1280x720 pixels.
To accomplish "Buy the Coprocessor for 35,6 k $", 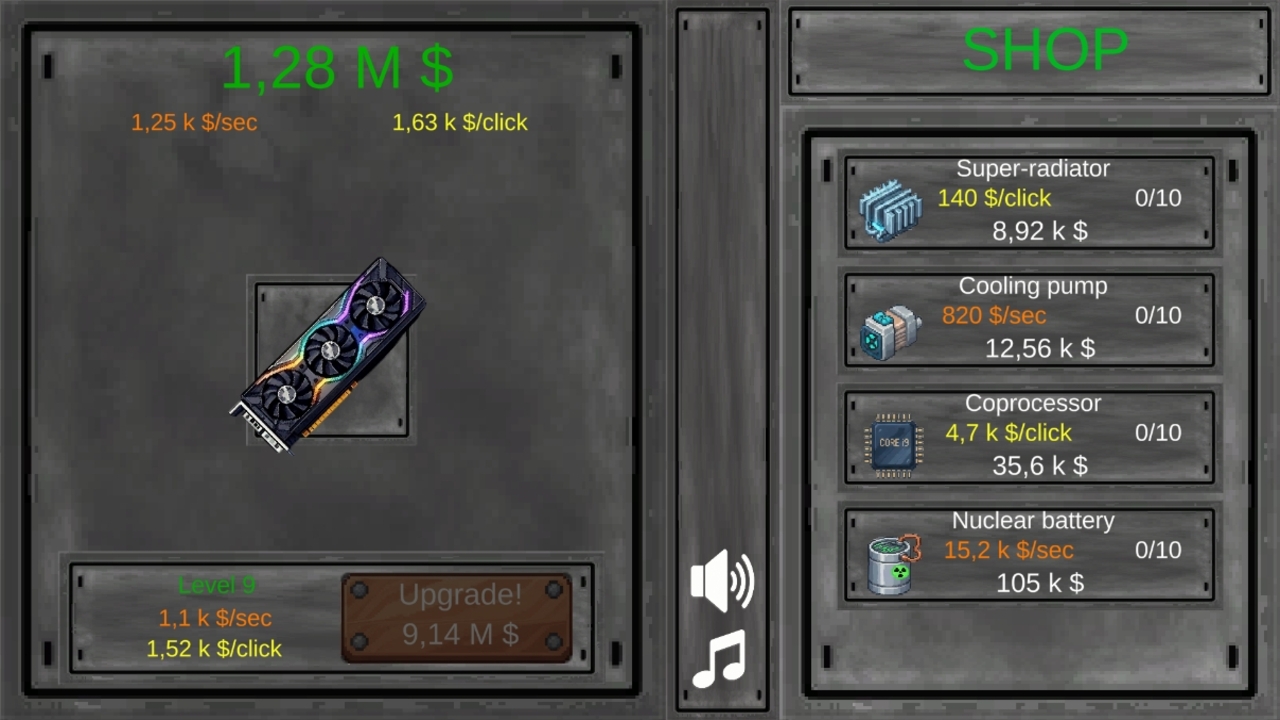I will coord(1030,435).
